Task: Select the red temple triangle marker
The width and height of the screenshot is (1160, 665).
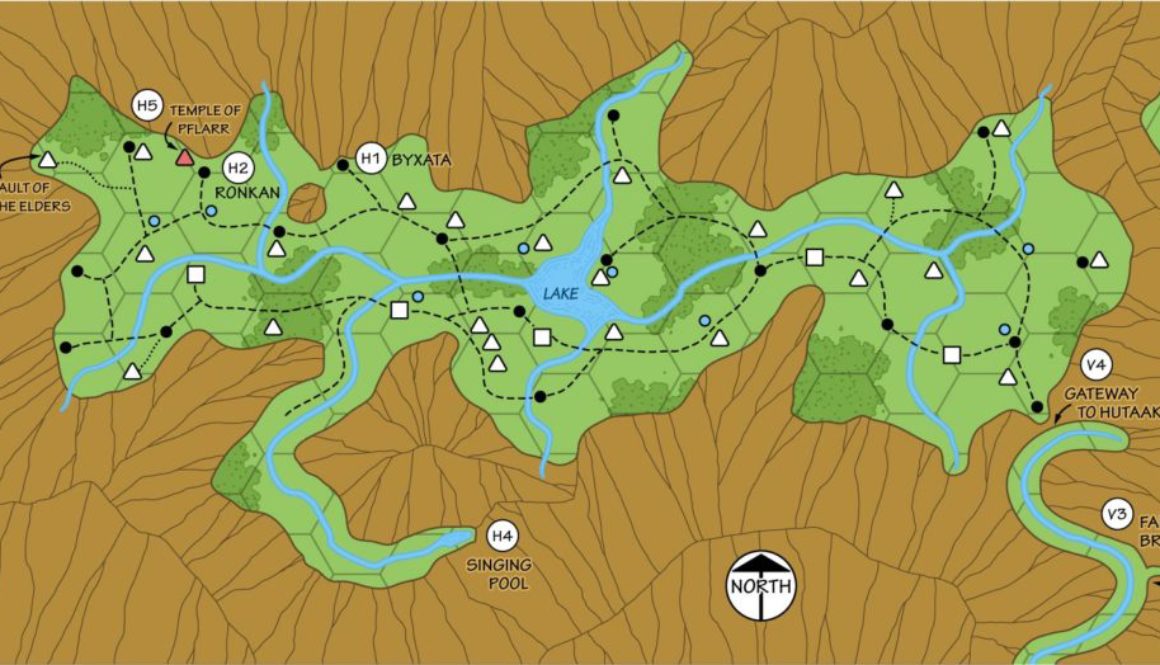Action: [x=184, y=156]
